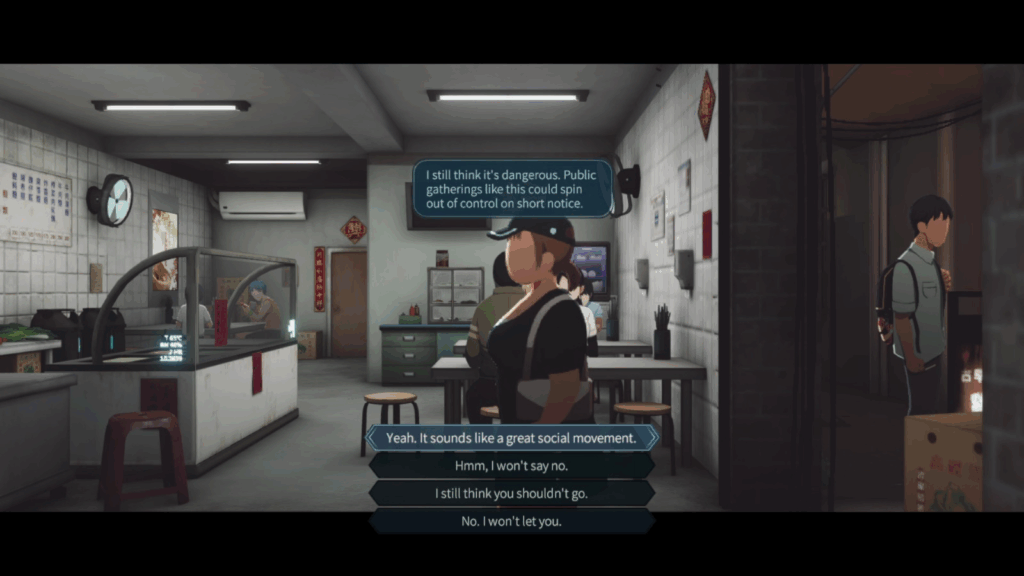Pick 'I still think you shouldn't go.'
1024x576 pixels.
pyautogui.click(x=511, y=494)
